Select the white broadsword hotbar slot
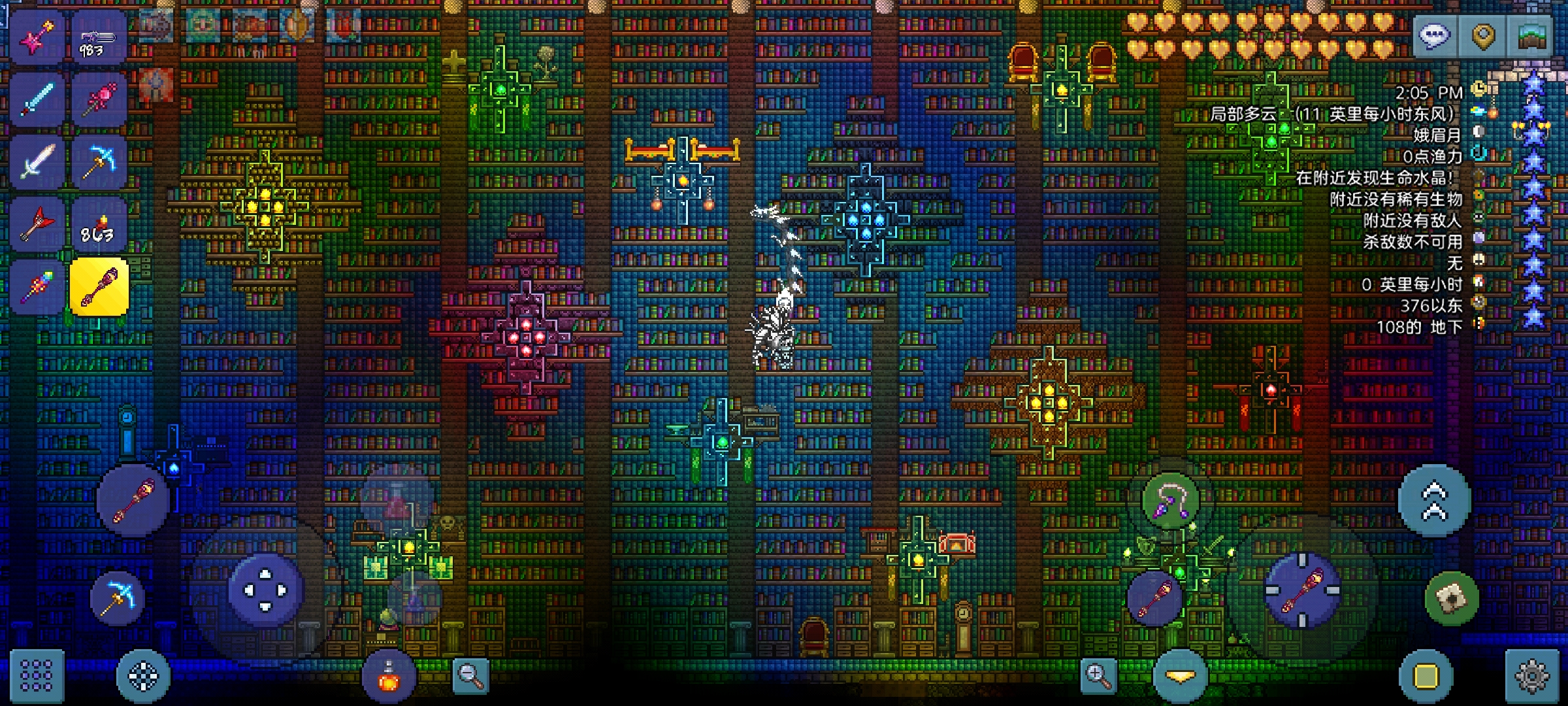 (37, 161)
